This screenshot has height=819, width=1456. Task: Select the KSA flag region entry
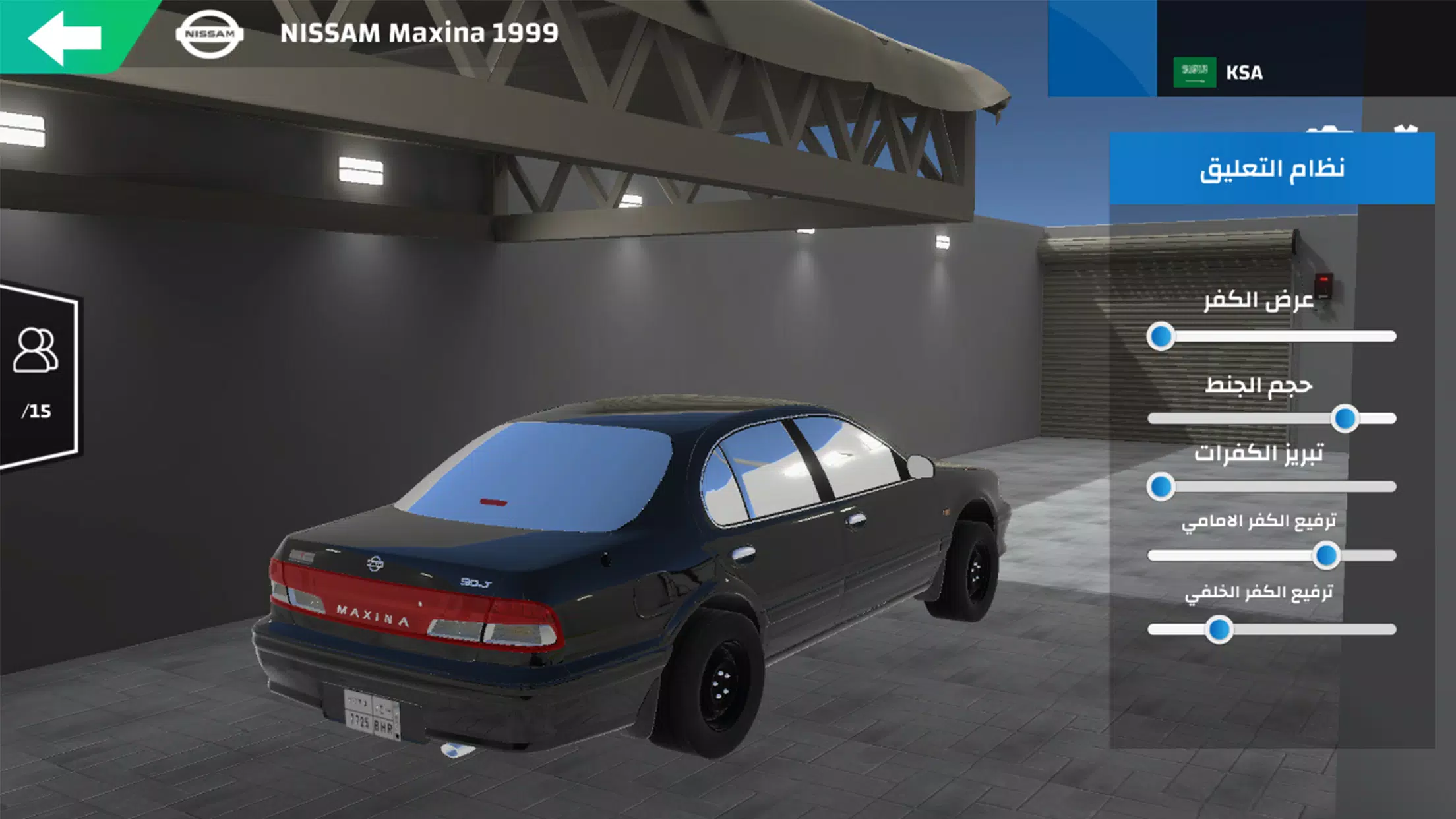click(1219, 73)
